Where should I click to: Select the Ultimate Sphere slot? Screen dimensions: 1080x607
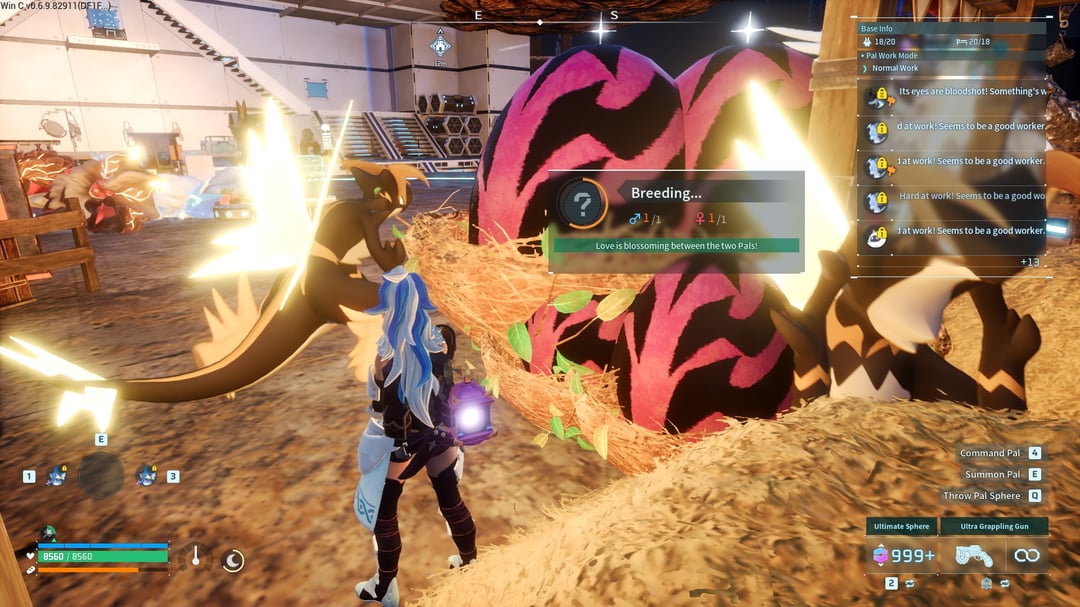900,556
